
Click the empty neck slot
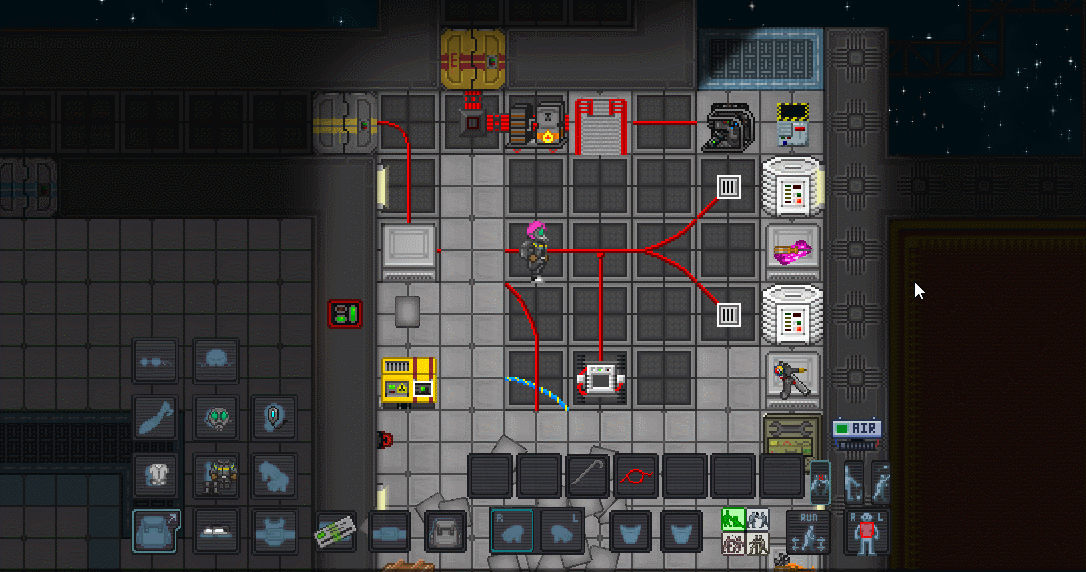point(155,416)
